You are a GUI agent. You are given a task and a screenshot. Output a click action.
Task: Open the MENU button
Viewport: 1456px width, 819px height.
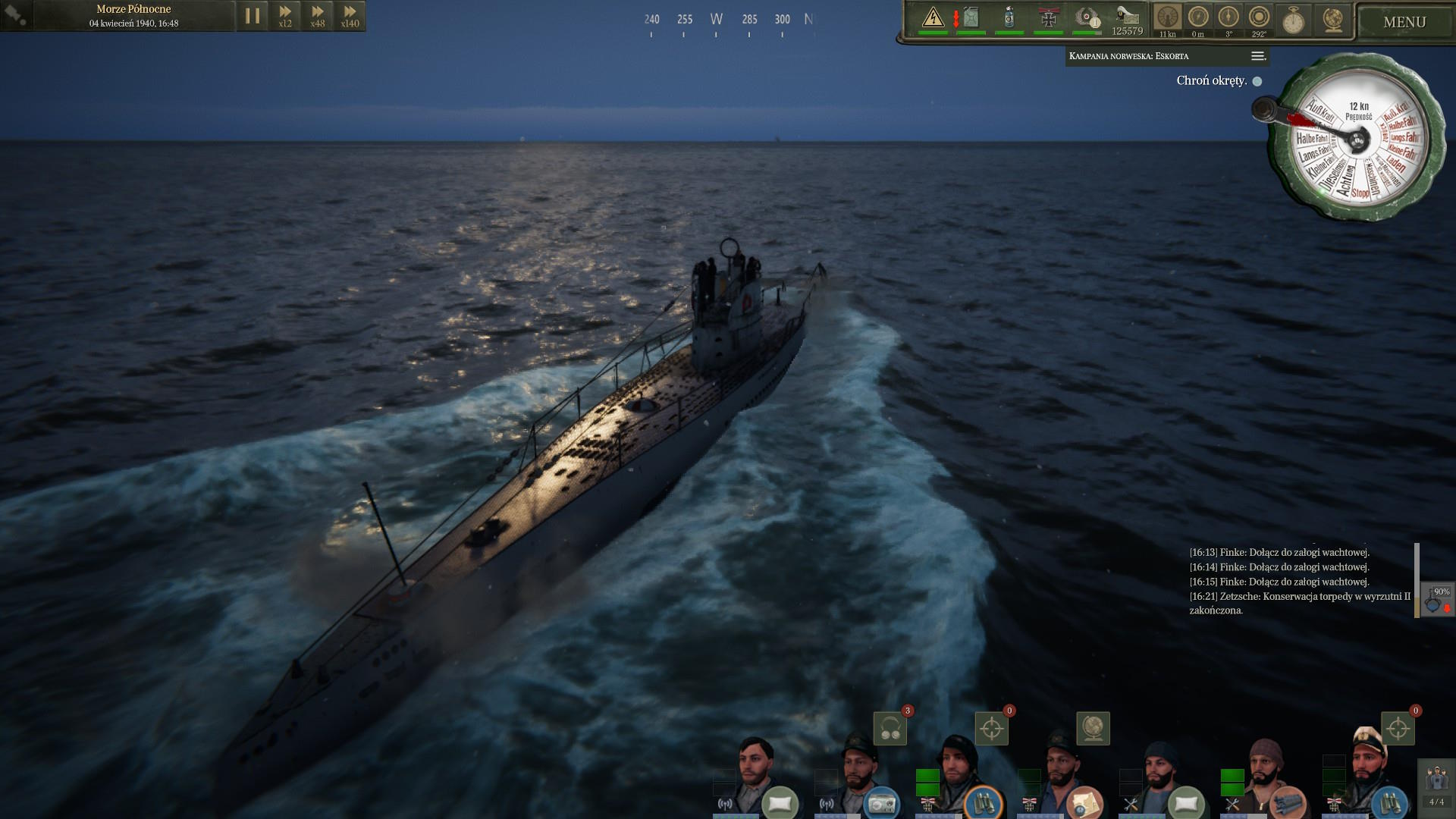click(1404, 22)
